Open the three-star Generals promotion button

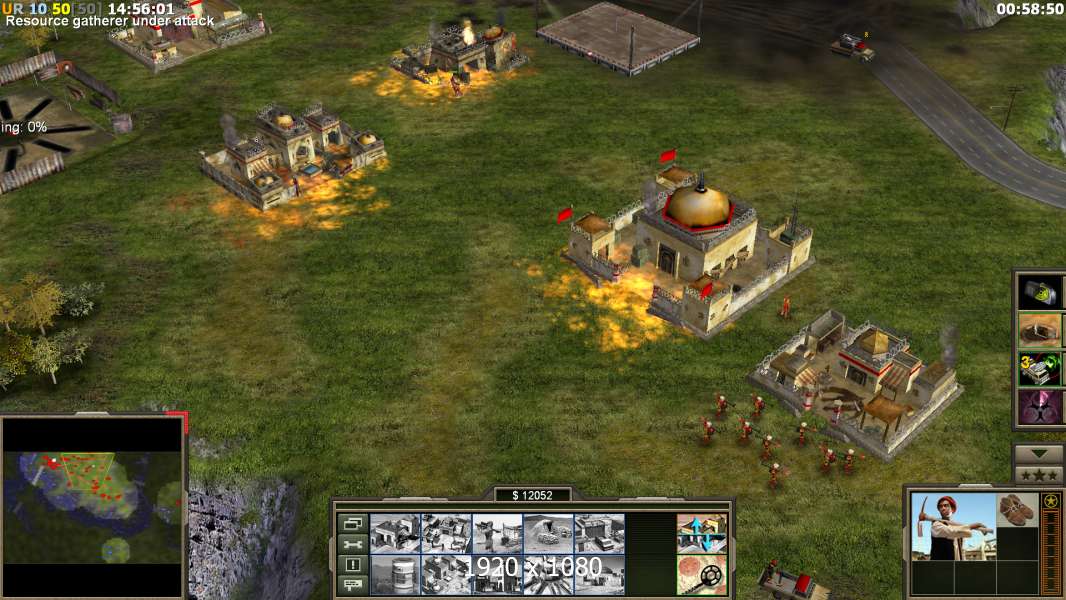click(x=1039, y=475)
